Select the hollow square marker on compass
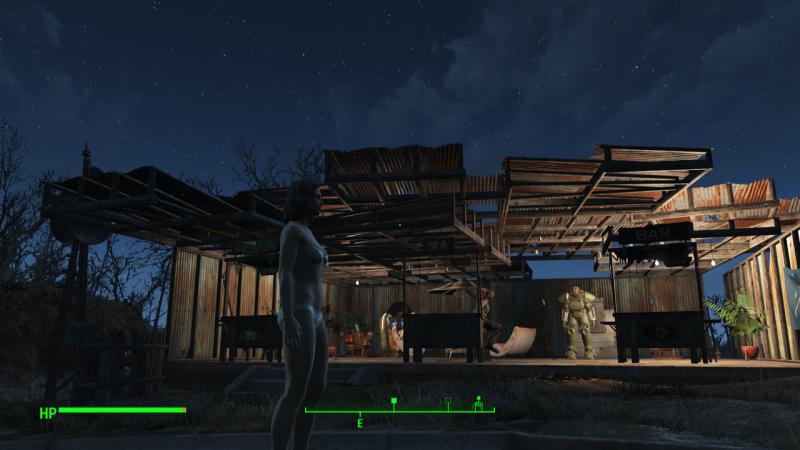Screen dimensions: 800x450 click(448, 402)
